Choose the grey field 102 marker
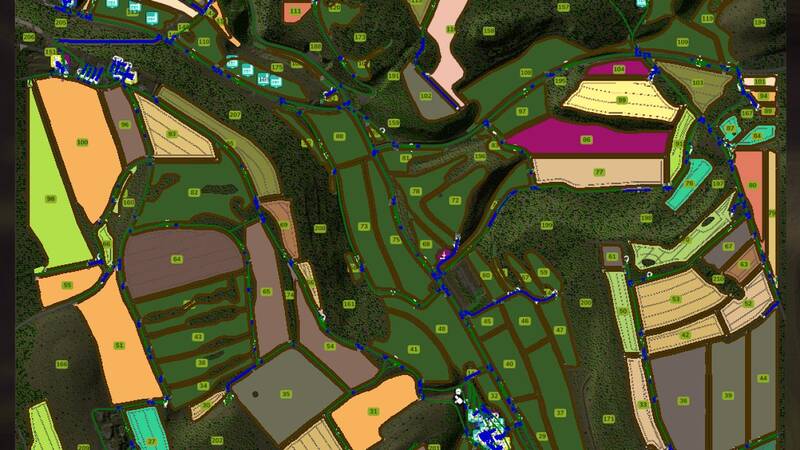 click(x=426, y=96)
